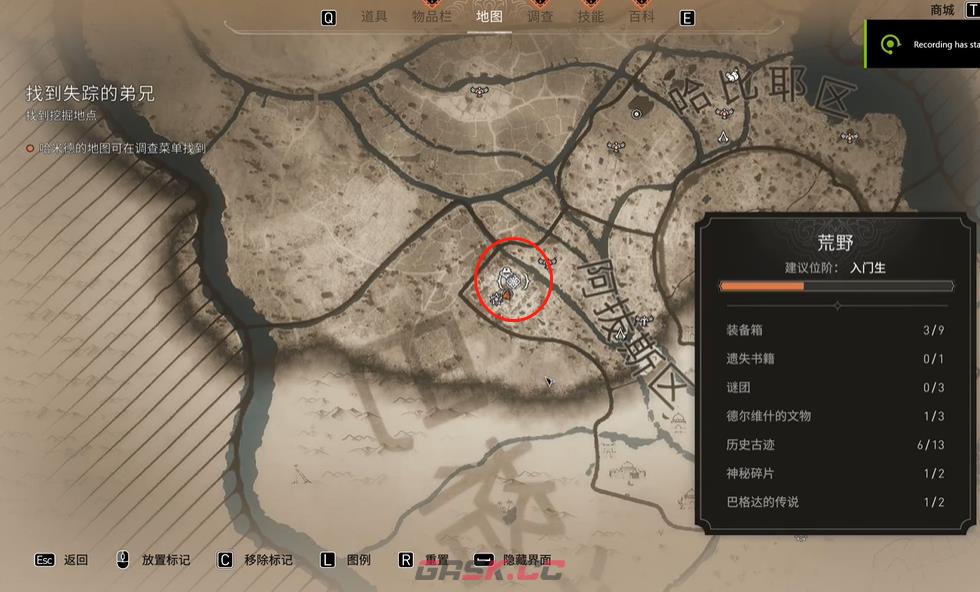This screenshot has width=980, height=592.
Task: Open the 技能 skills tab
Action: tap(591, 17)
